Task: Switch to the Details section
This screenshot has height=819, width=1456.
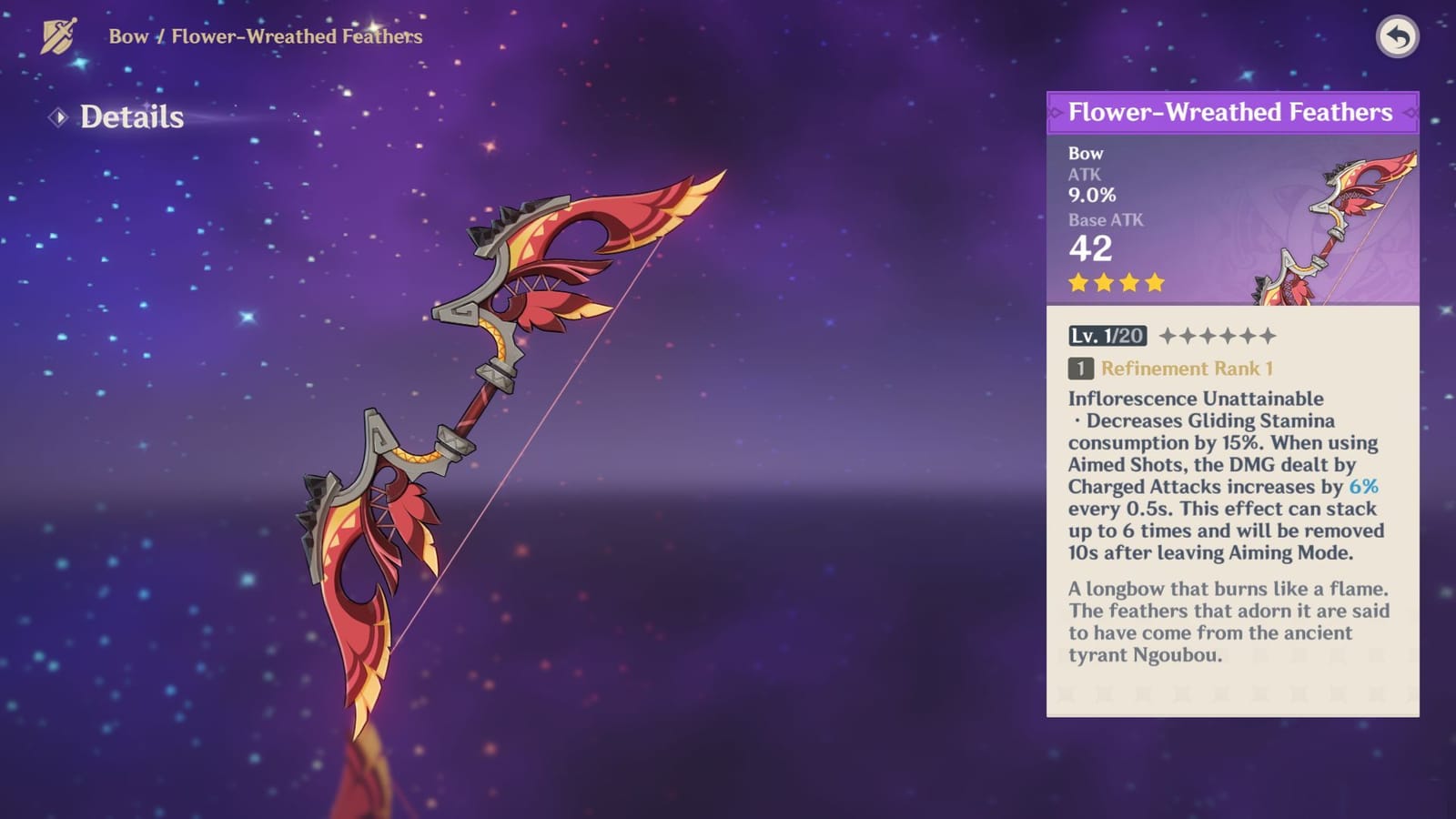Action: point(131,116)
